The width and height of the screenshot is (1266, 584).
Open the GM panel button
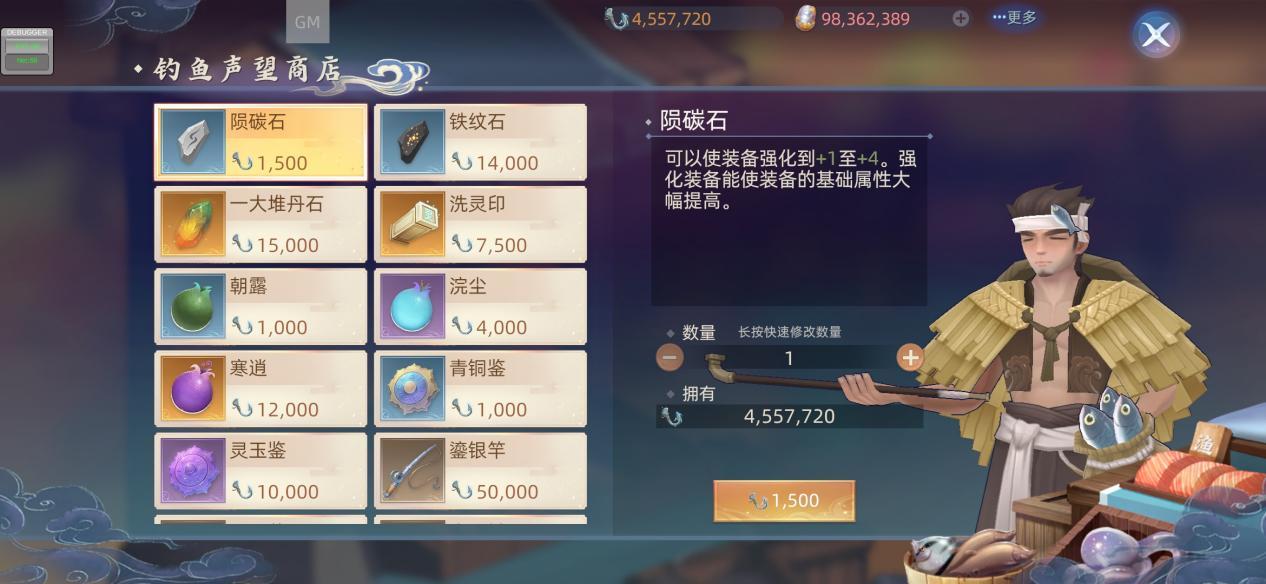(307, 22)
